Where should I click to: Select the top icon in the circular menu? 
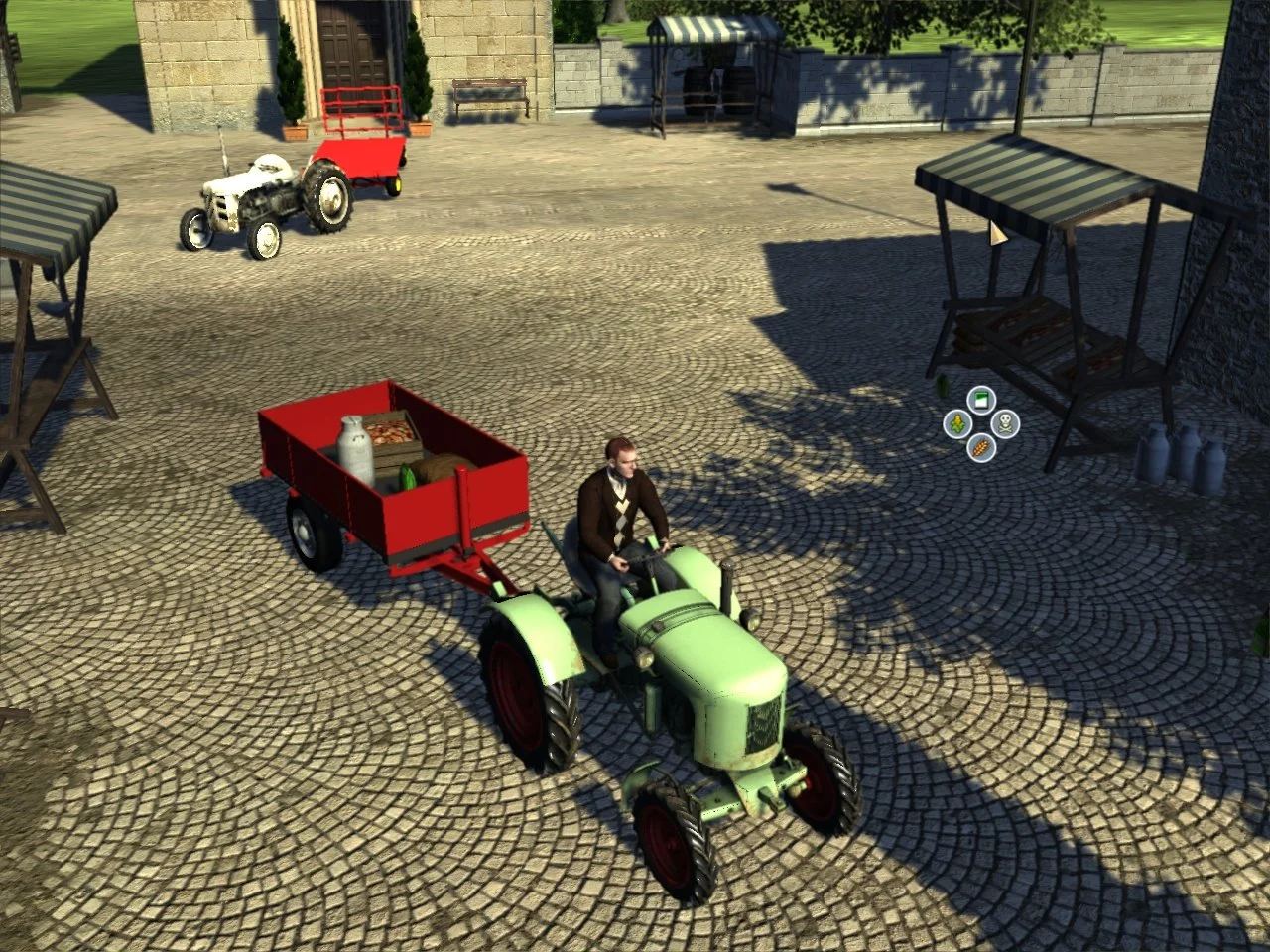(979, 399)
